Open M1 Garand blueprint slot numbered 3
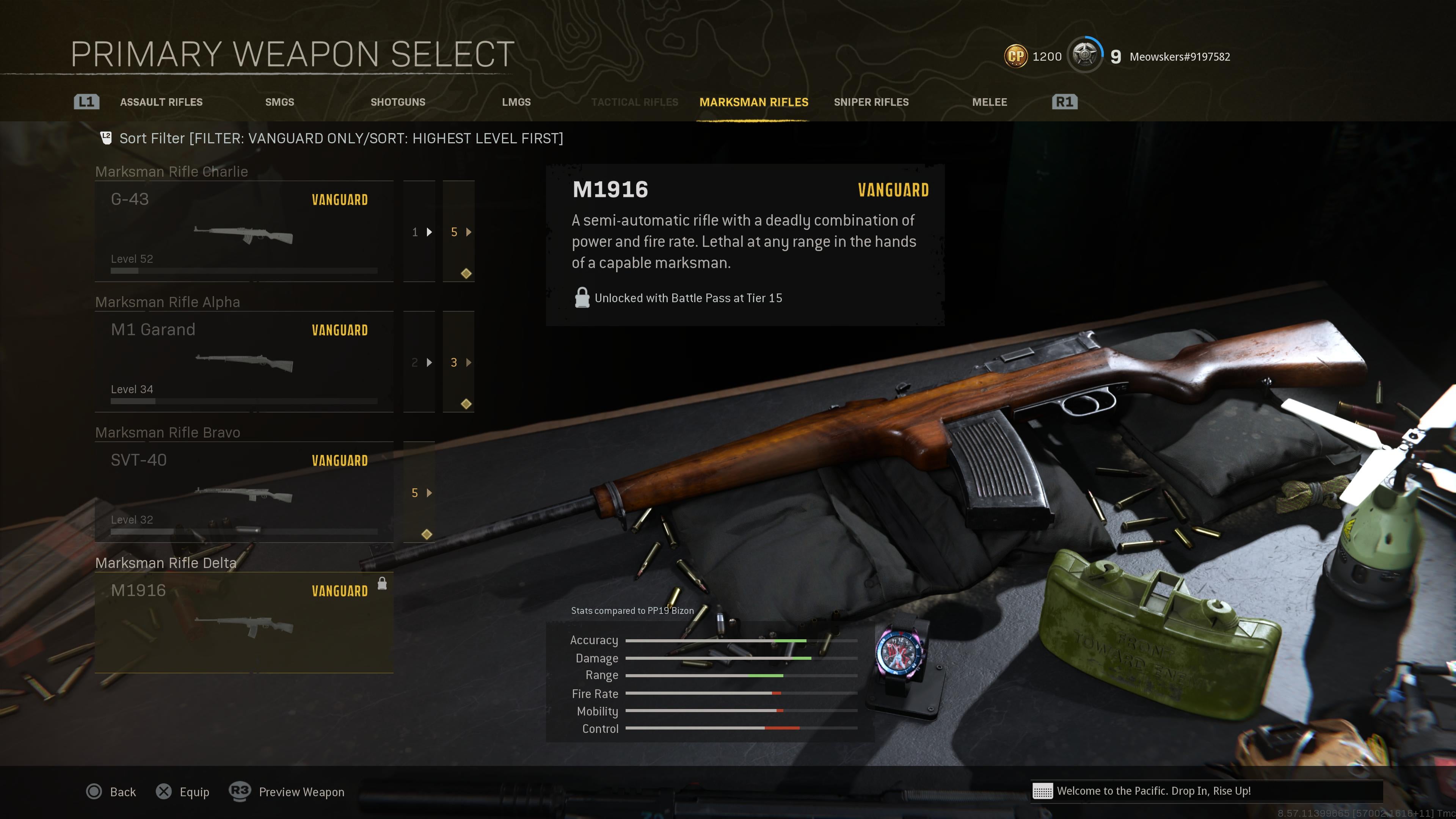Image resolution: width=1456 pixels, height=819 pixels. (458, 362)
